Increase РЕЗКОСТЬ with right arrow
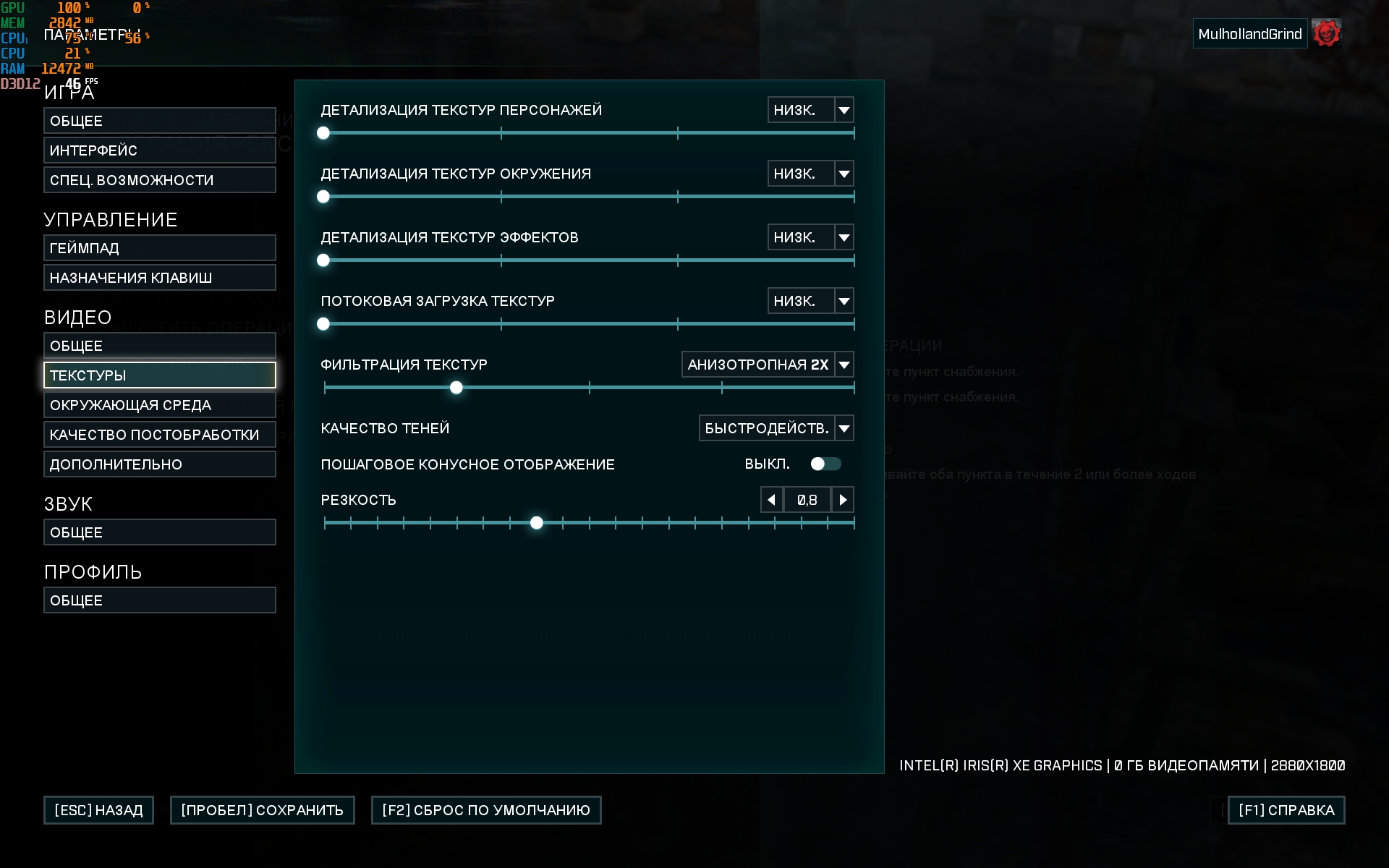The height and width of the screenshot is (868, 1389). (x=843, y=500)
